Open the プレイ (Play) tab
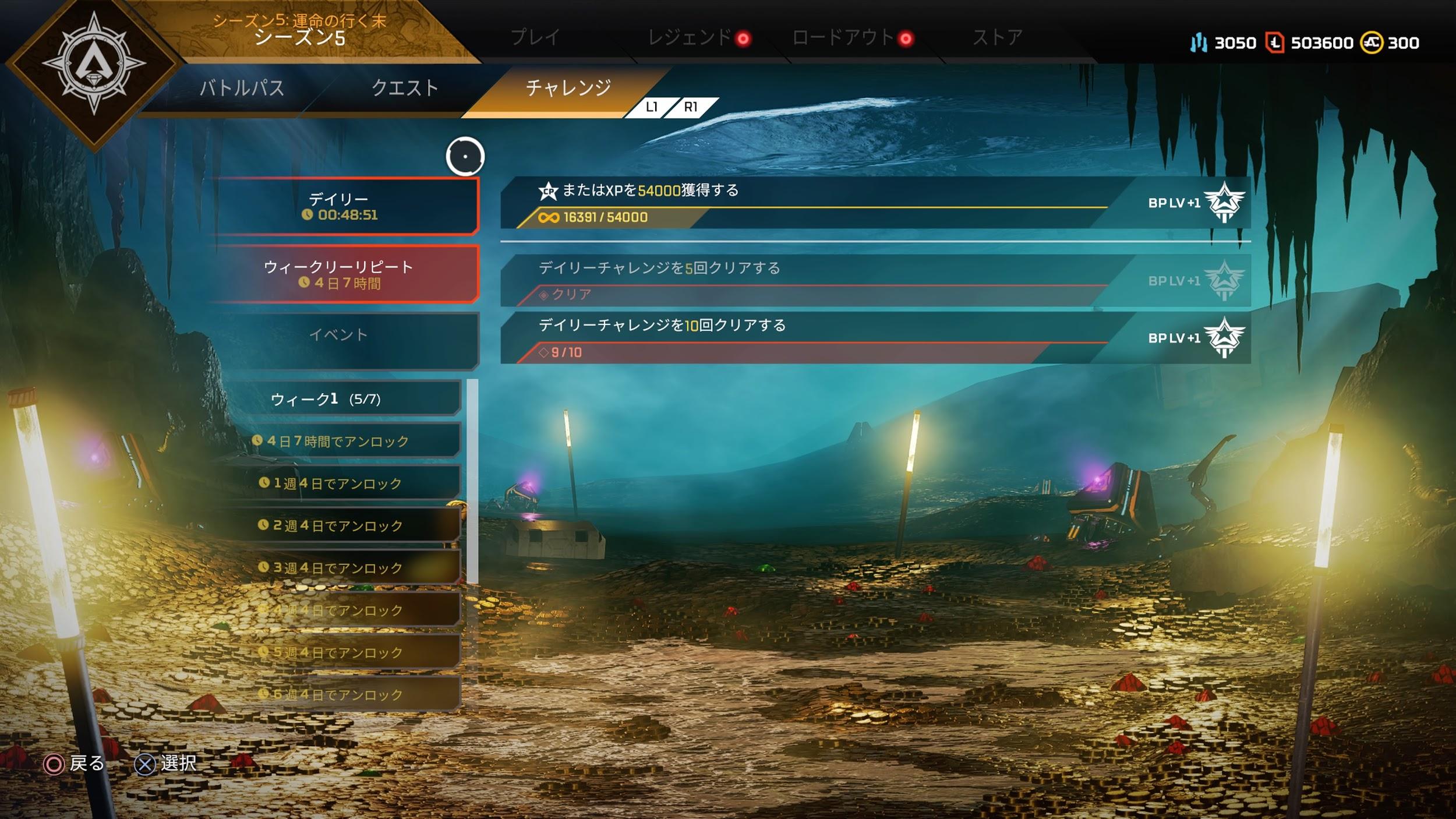The image size is (1456, 819). point(535,38)
